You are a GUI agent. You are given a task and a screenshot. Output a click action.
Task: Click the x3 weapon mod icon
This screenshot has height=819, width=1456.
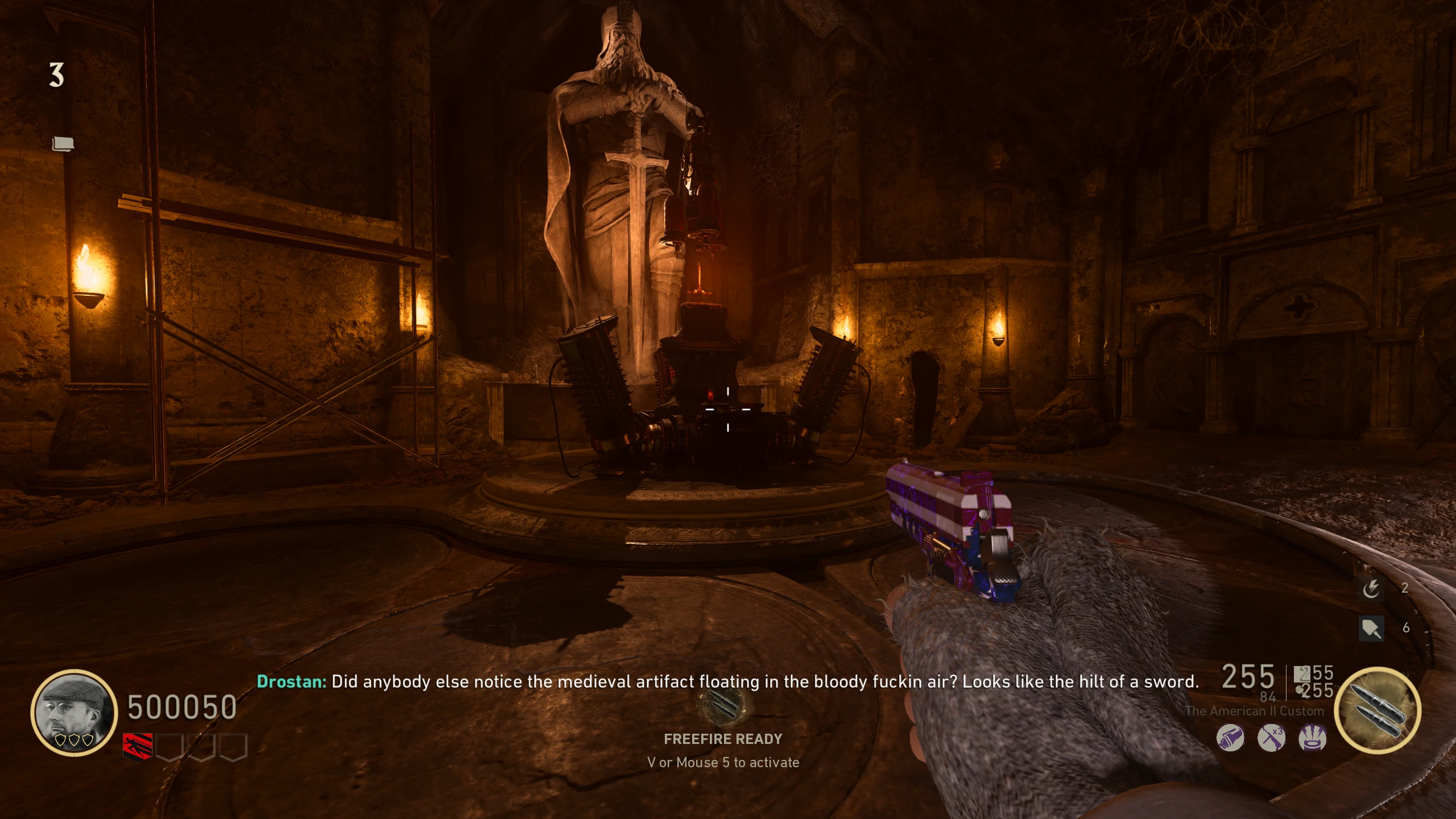1271,738
